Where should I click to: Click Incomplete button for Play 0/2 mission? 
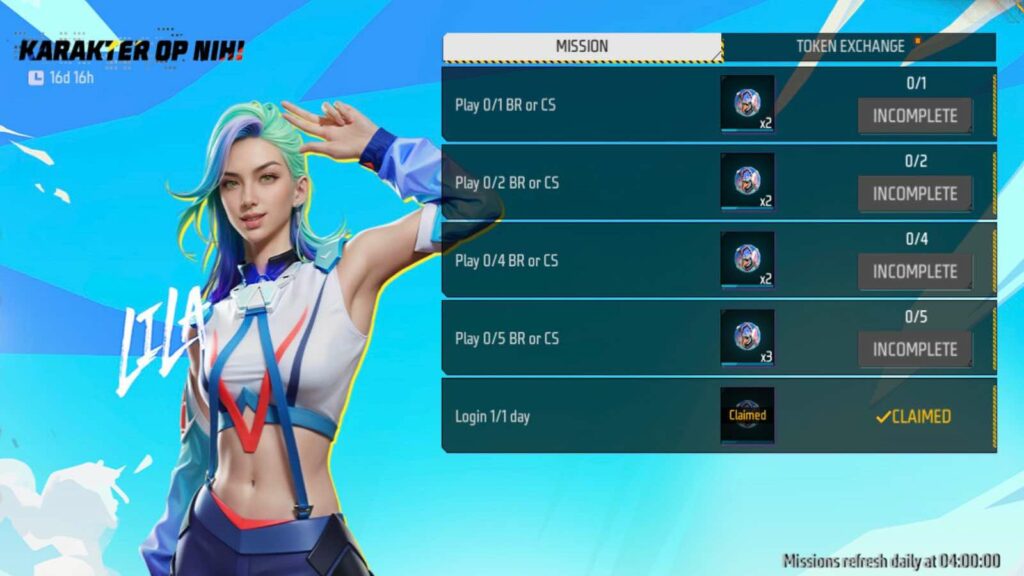[914, 194]
